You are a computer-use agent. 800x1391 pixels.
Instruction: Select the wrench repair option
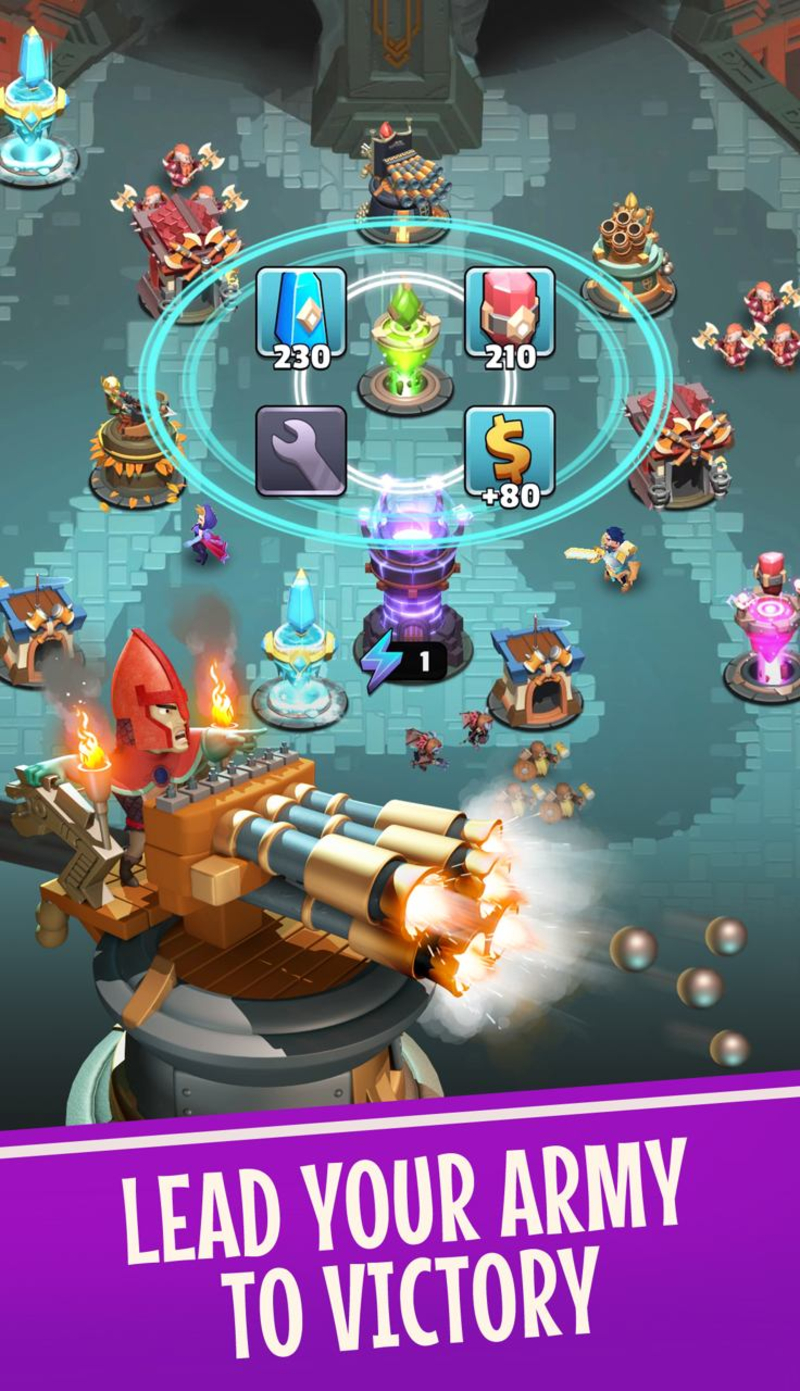(301, 451)
